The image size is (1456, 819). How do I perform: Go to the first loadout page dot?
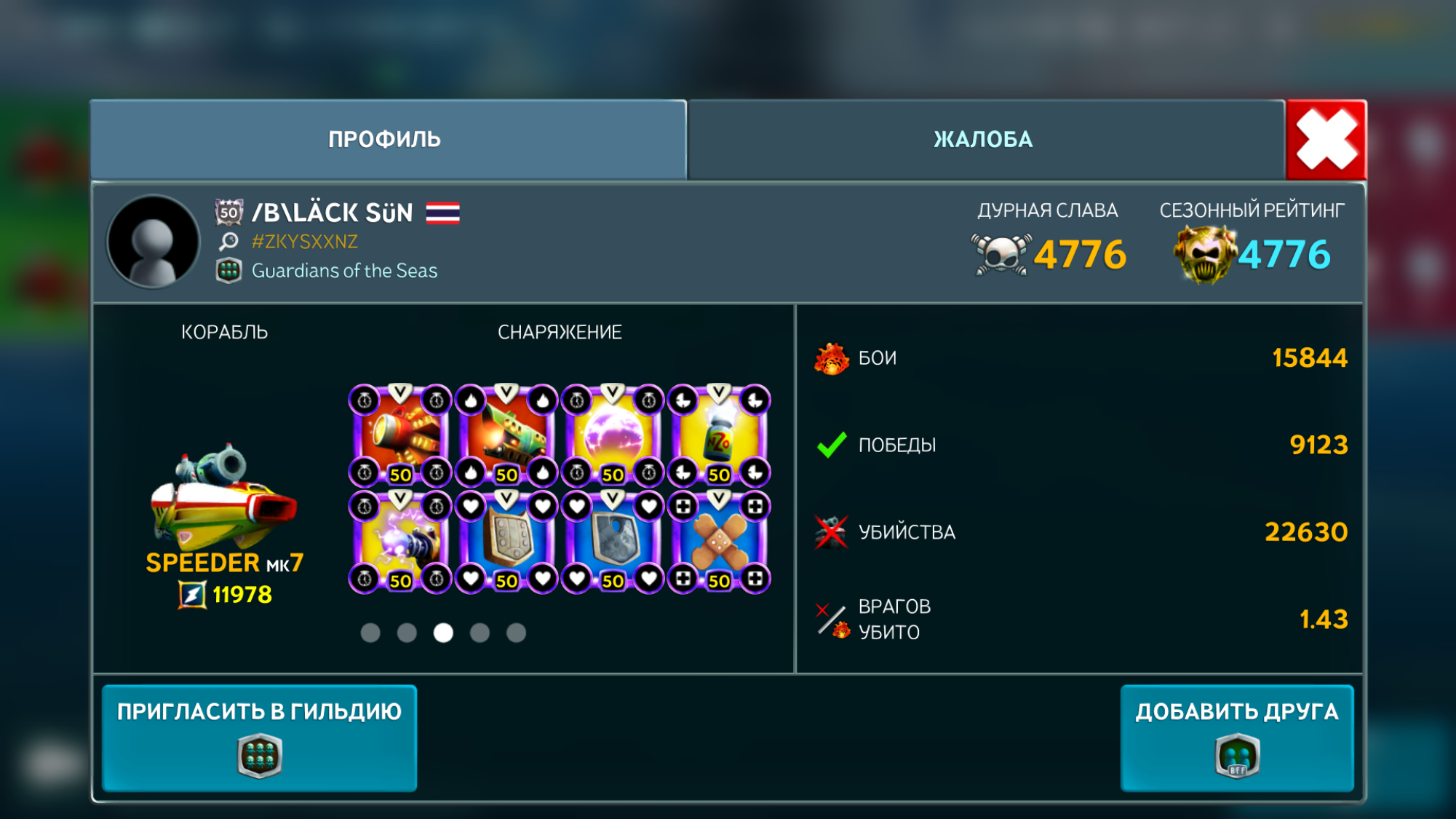[x=370, y=633]
